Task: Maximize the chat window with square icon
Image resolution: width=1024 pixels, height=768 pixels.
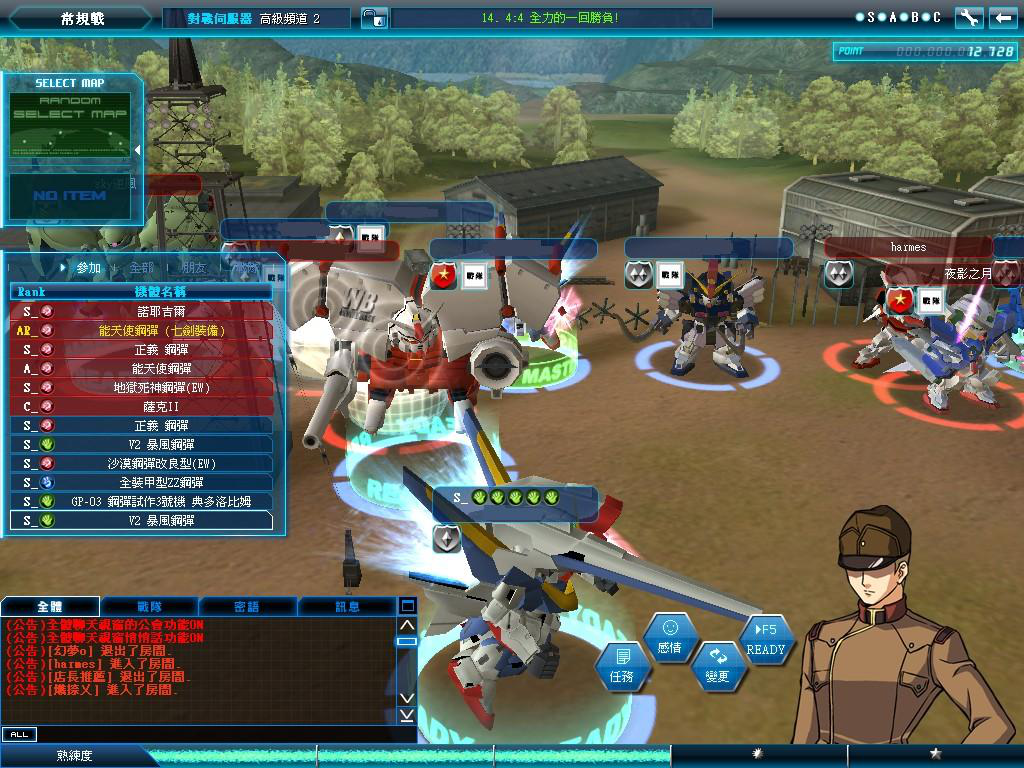Action: pos(407,606)
